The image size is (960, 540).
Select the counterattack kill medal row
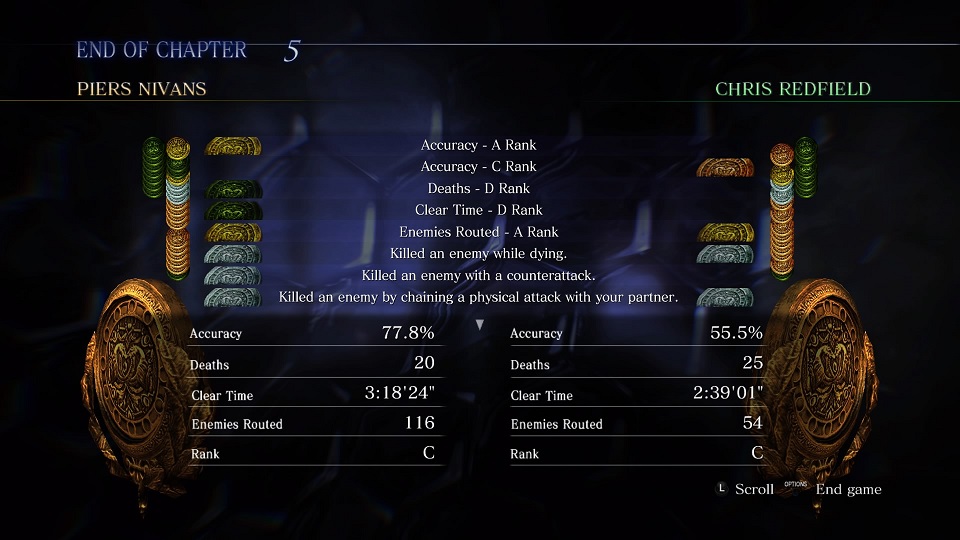[x=478, y=275]
